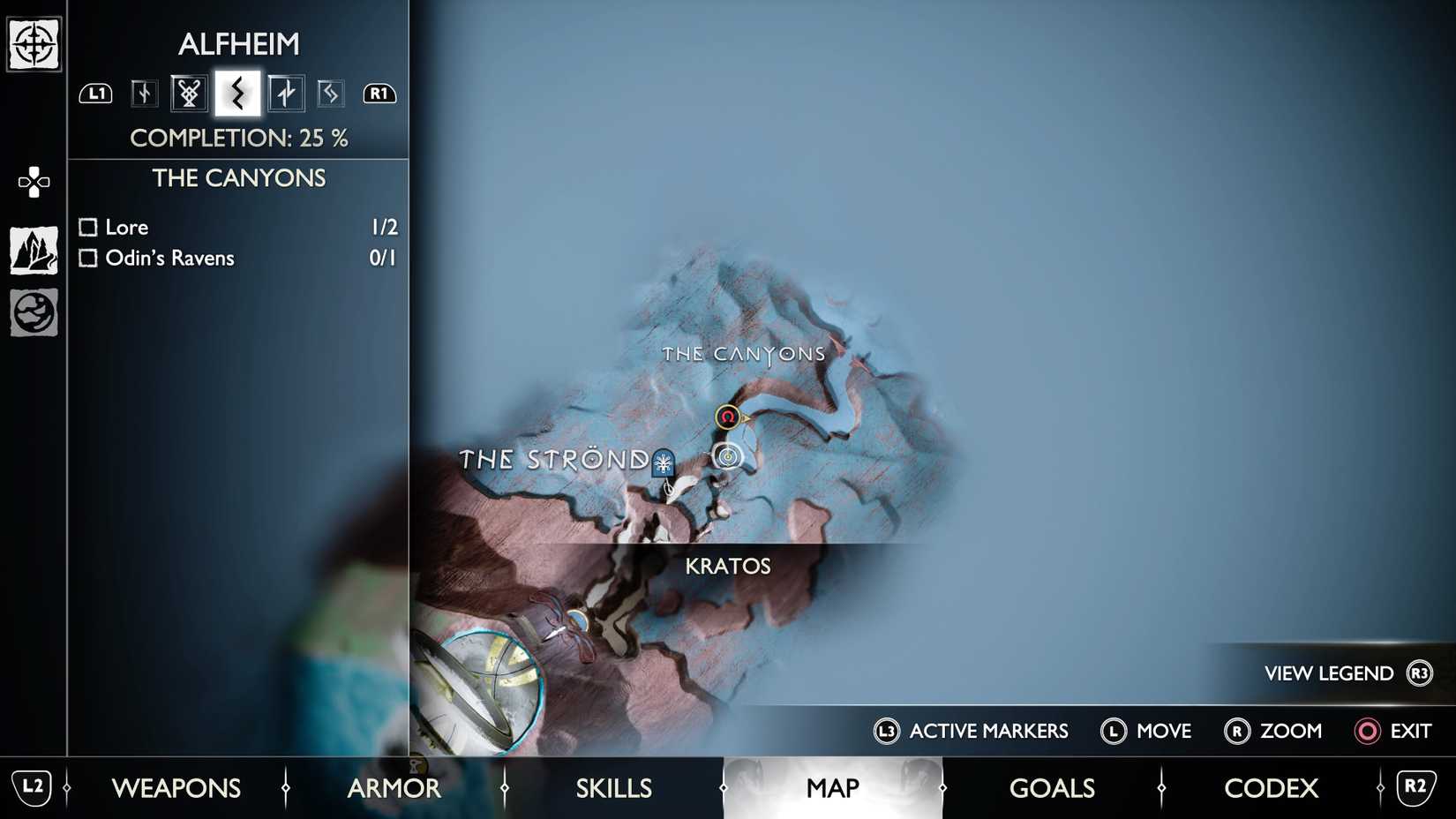1456x819 pixels.
Task: Check the Odin's Ravens checkbox
Action: pos(87,258)
